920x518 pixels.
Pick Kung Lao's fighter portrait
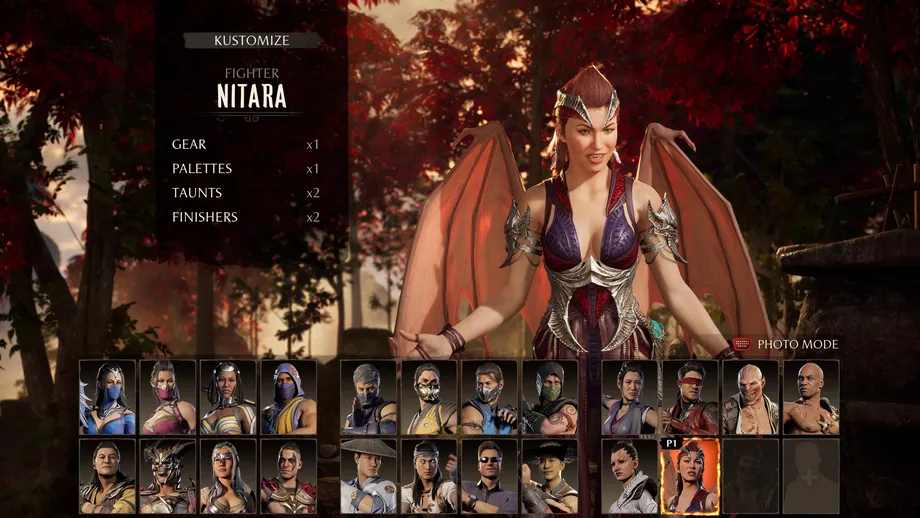(x=549, y=475)
